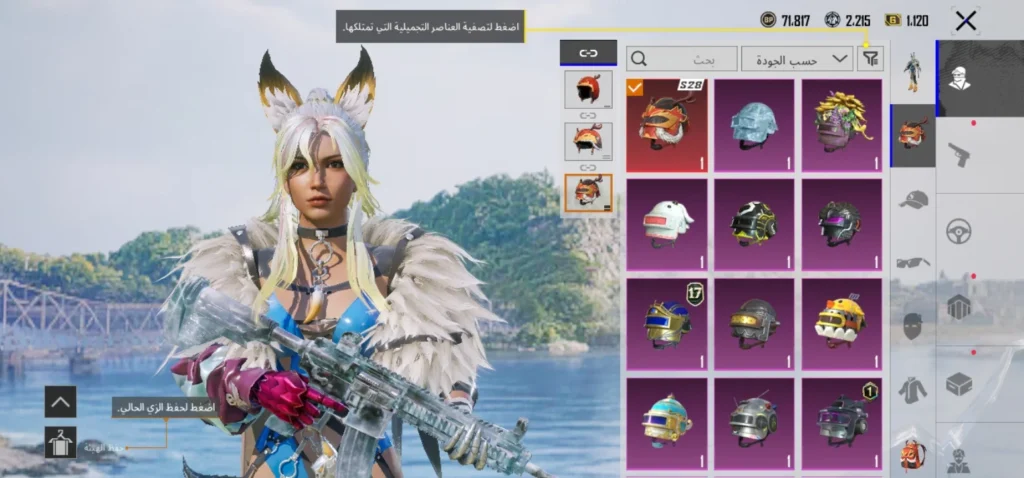Open the sort-by-quality dropdown
Image resolution: width=1024 pixels, height=478 pixels.
[x=796, y=59]
